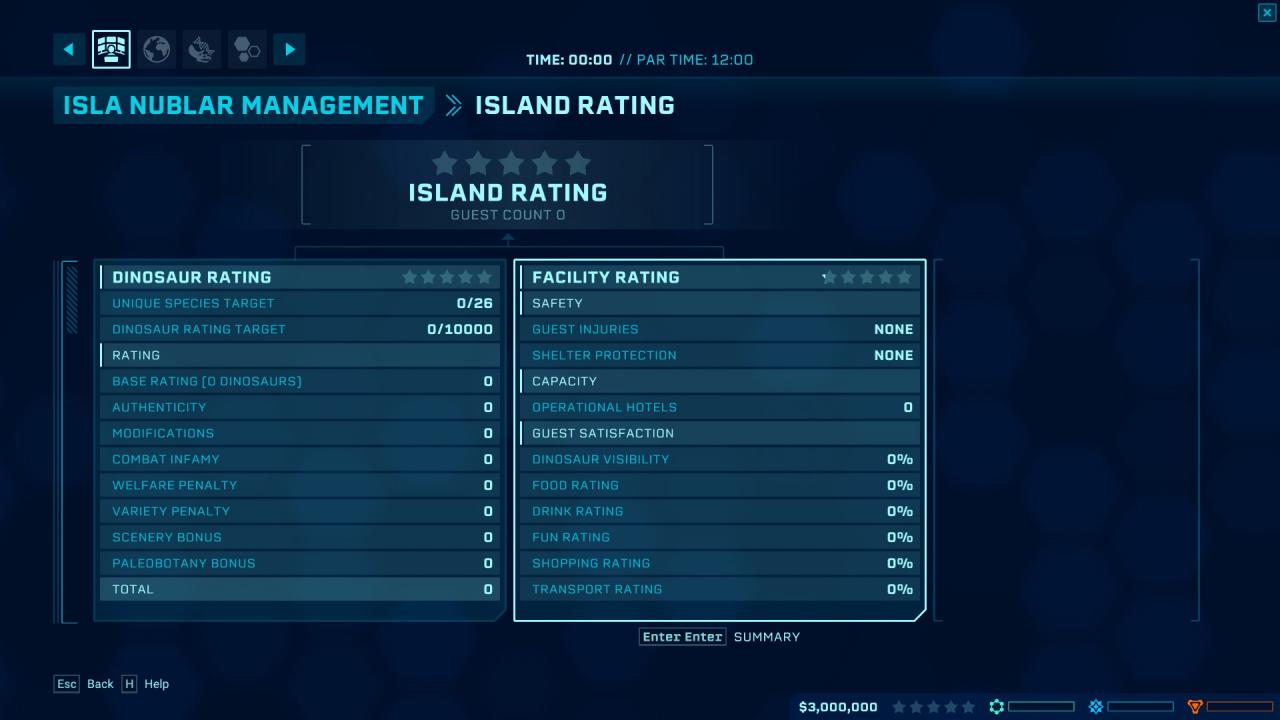Switch to the globe map tab
This screenshot has height=720, width=1280.
(156, 49)
